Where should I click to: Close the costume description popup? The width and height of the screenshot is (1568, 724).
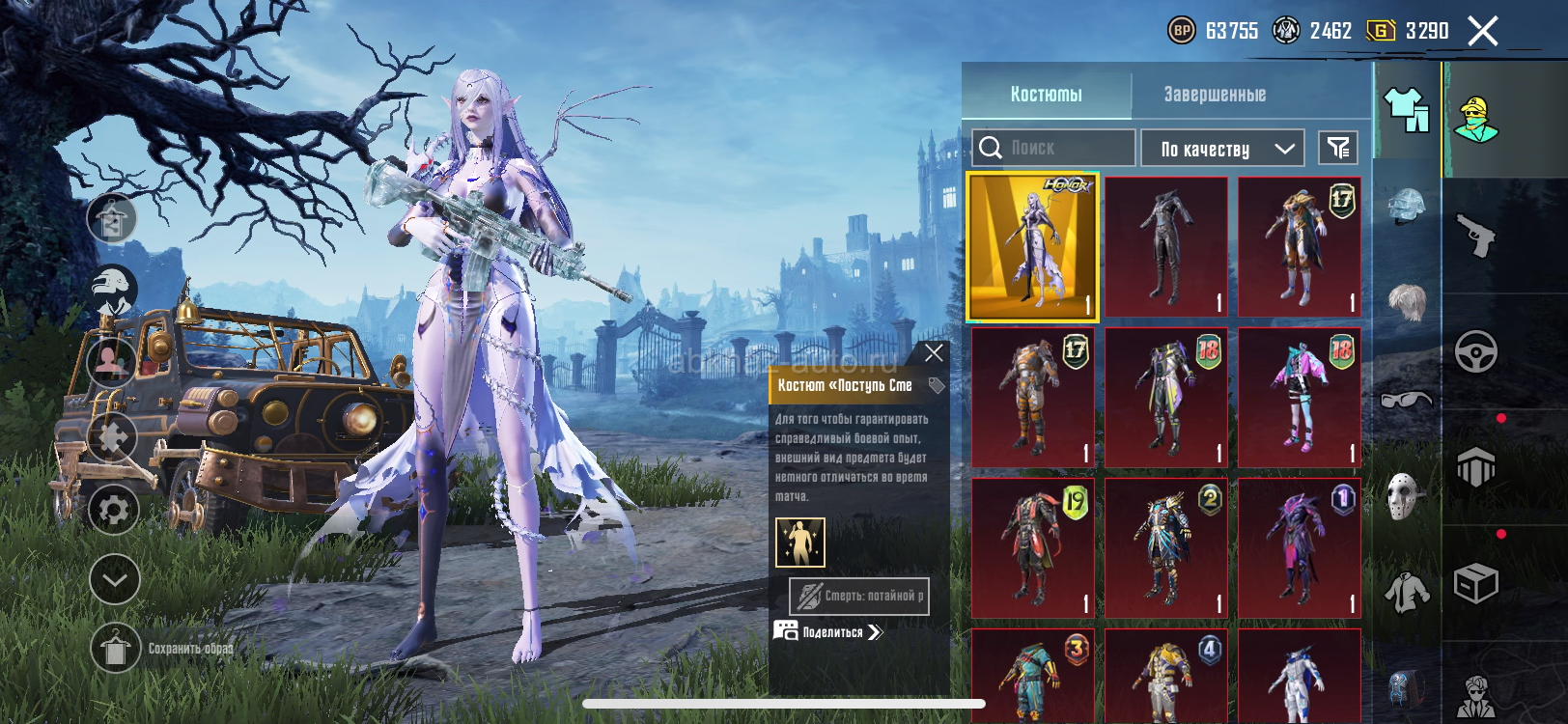pos(934,353)
